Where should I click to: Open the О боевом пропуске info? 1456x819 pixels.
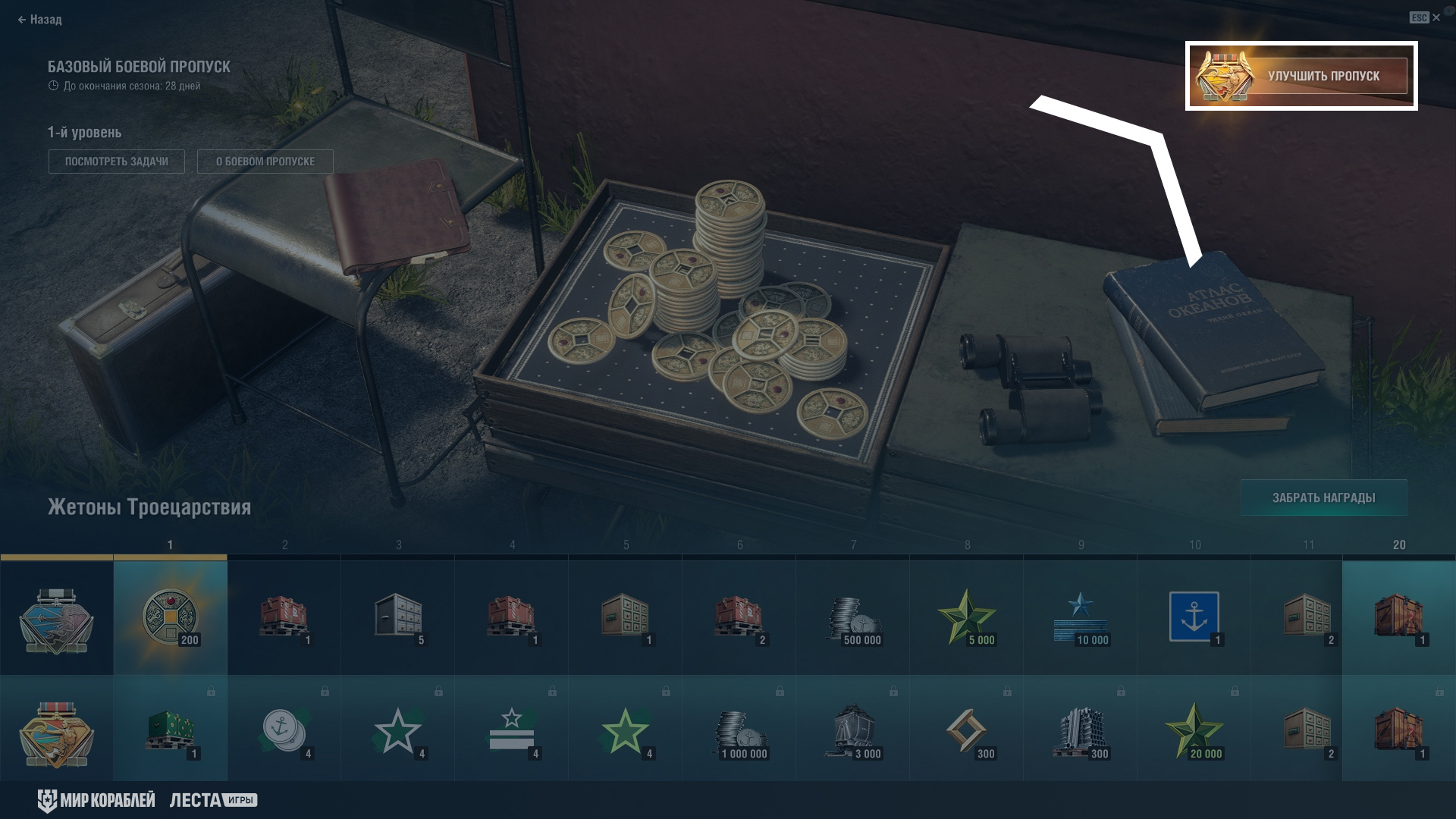click(265, 162)
